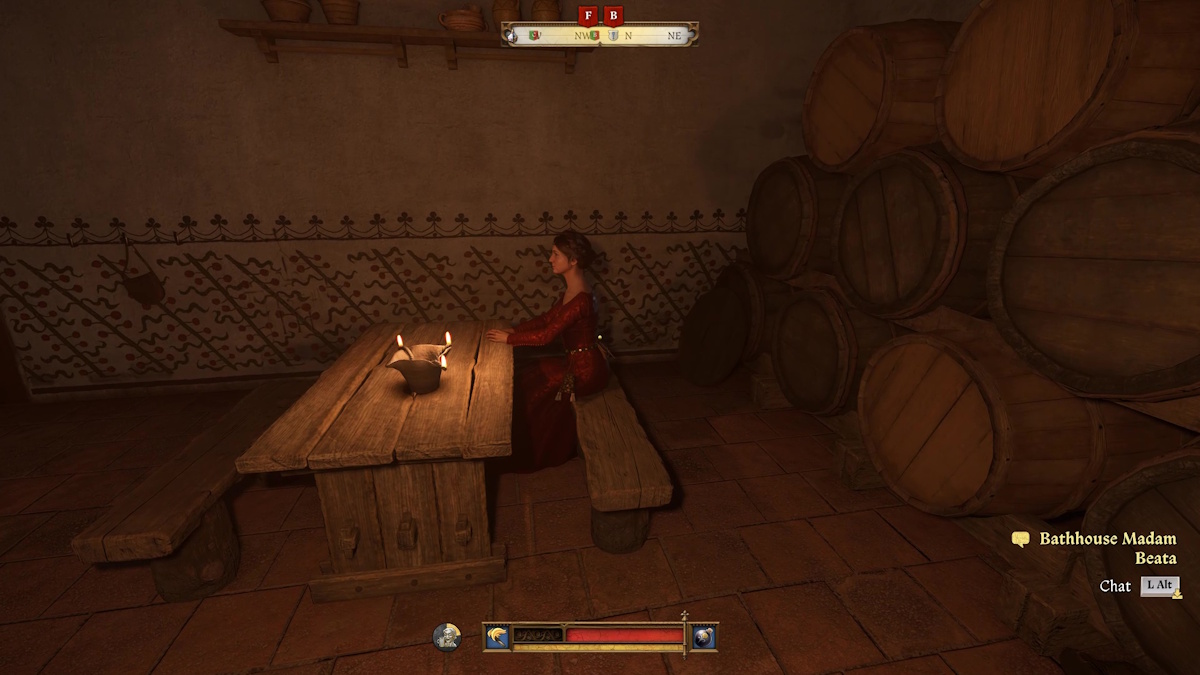Click the drunk man status icon

tap(447, 637)
